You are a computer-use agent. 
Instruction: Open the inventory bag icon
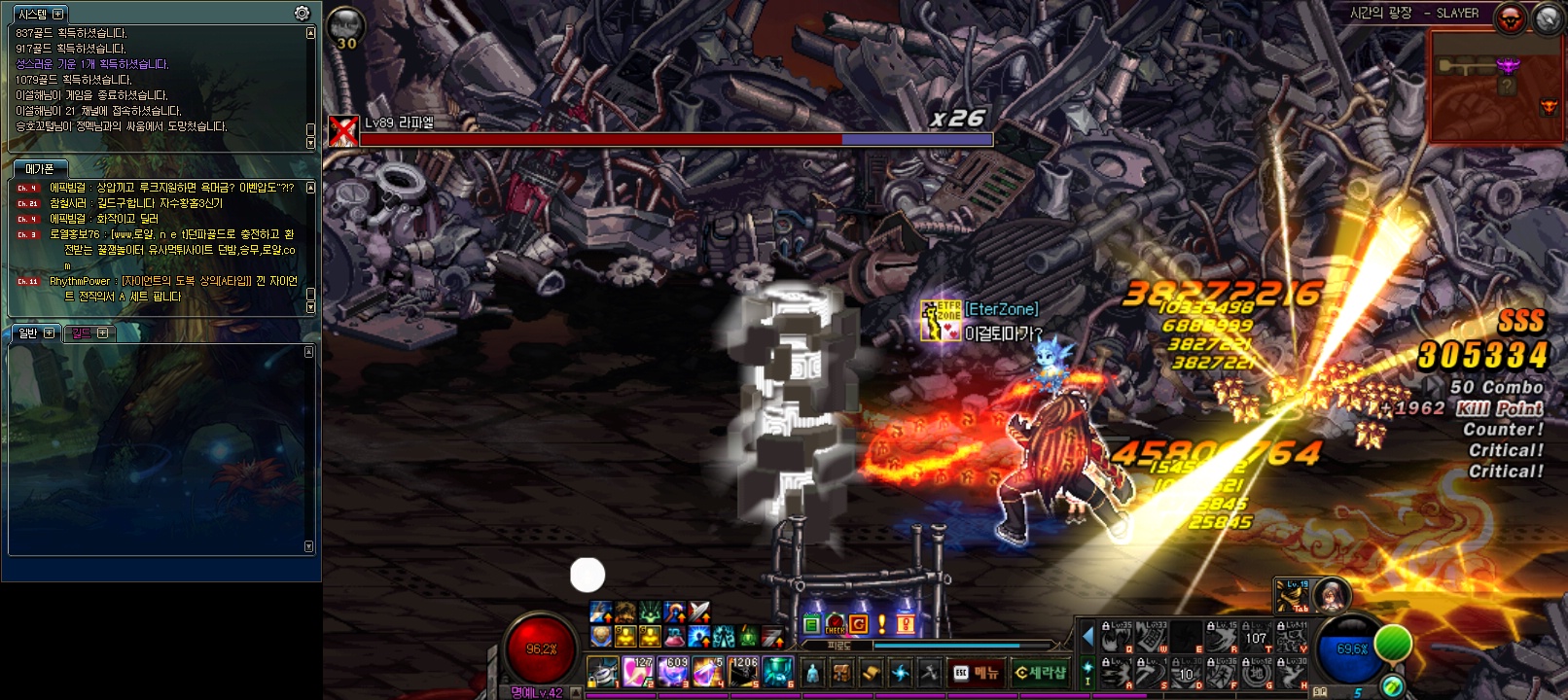[841, 674]
